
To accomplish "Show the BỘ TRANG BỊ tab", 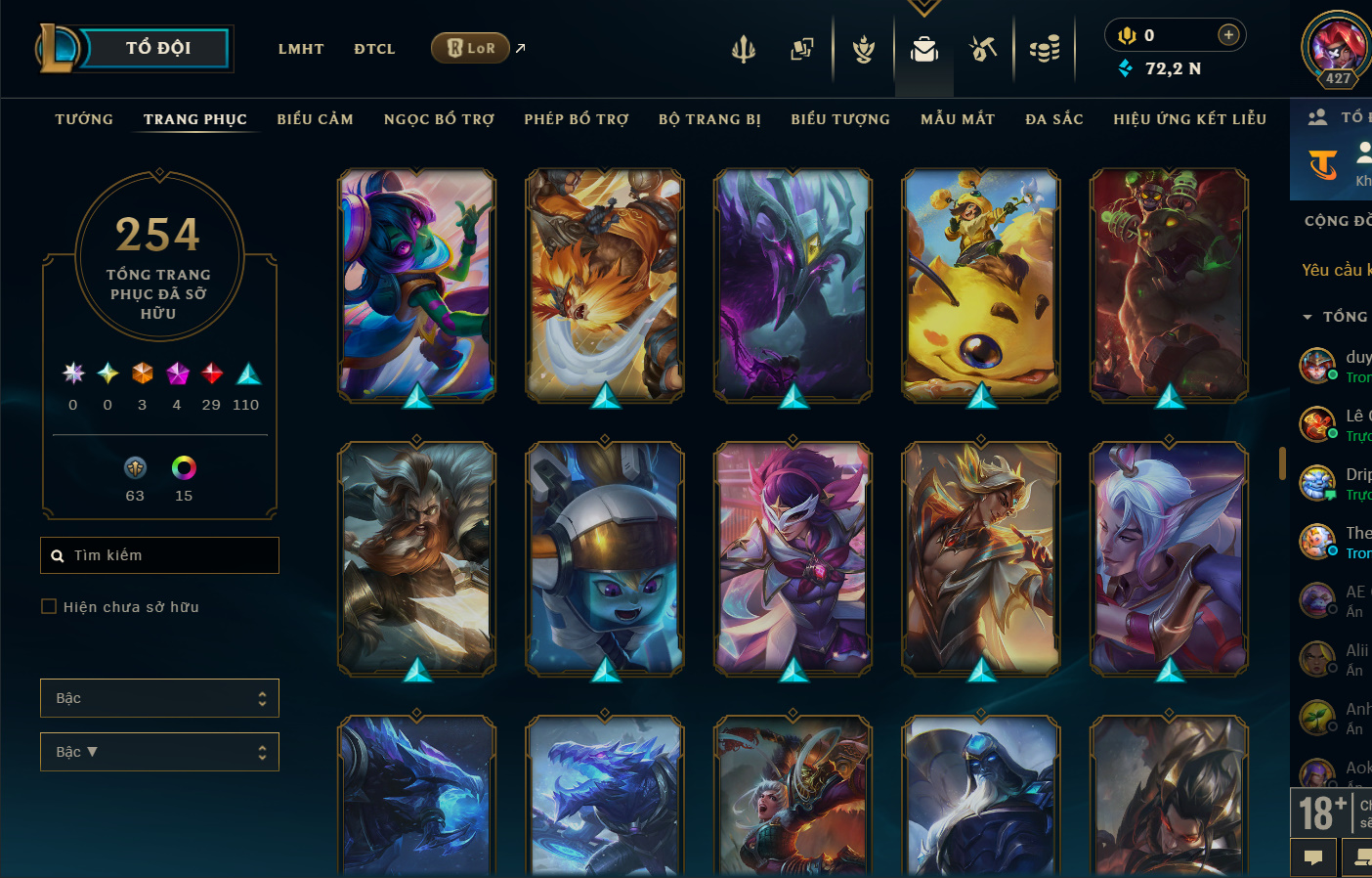I will tap(709, 119).
